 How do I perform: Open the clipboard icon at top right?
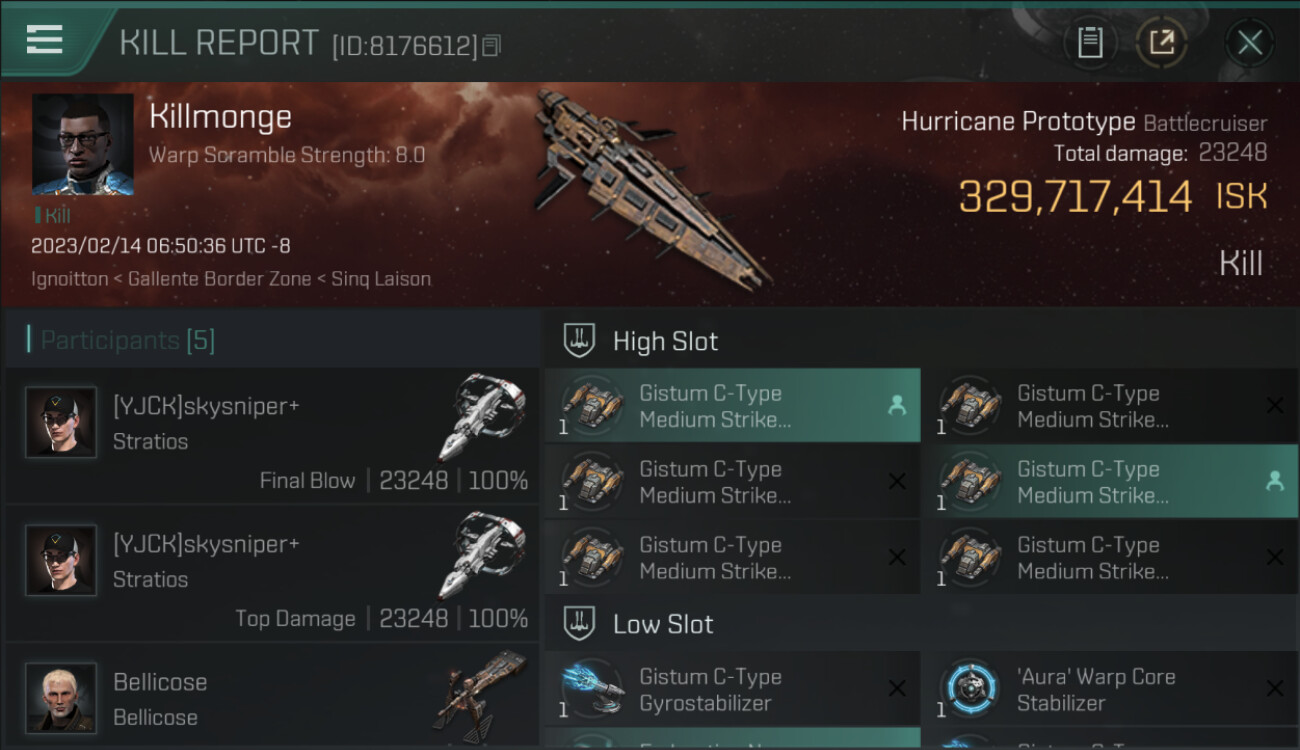point(1090,43)
